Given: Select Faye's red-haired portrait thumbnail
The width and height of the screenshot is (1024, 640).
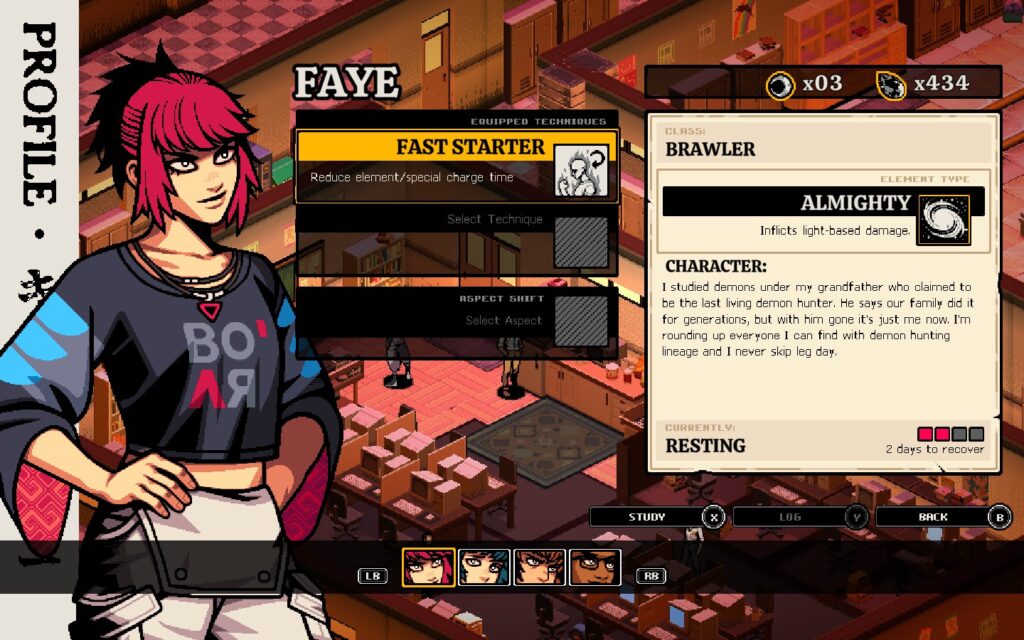Looking at the screenshot, I should pos(428,567).
